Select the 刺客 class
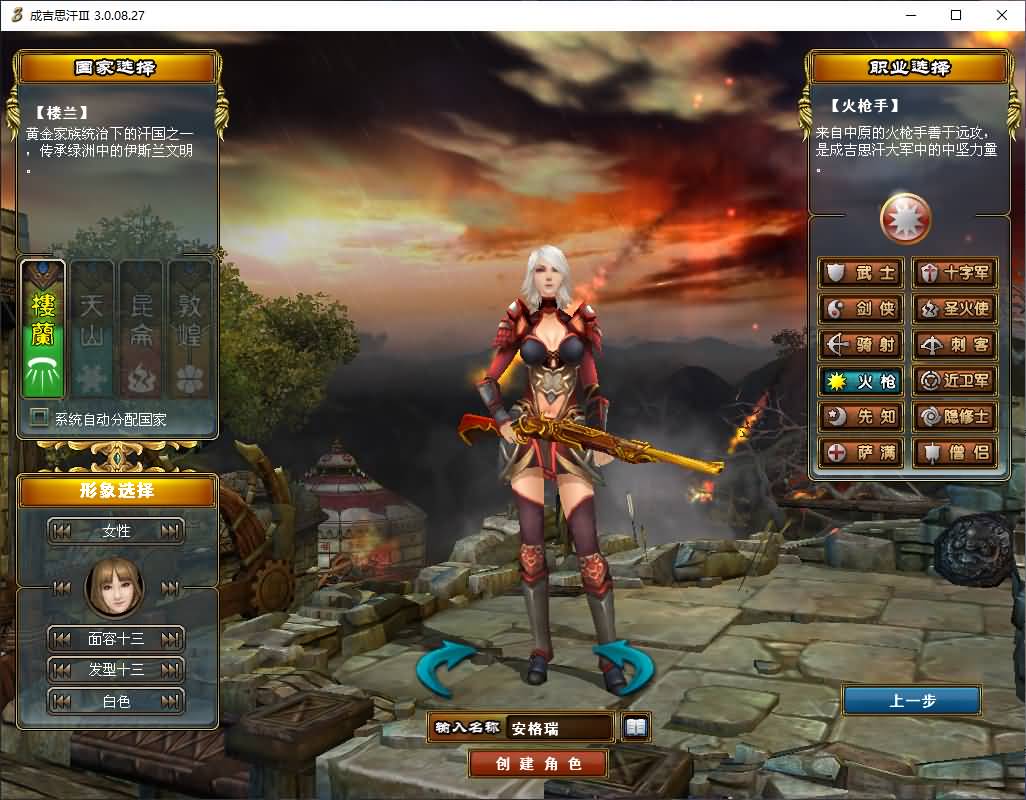 pos(954,345)
